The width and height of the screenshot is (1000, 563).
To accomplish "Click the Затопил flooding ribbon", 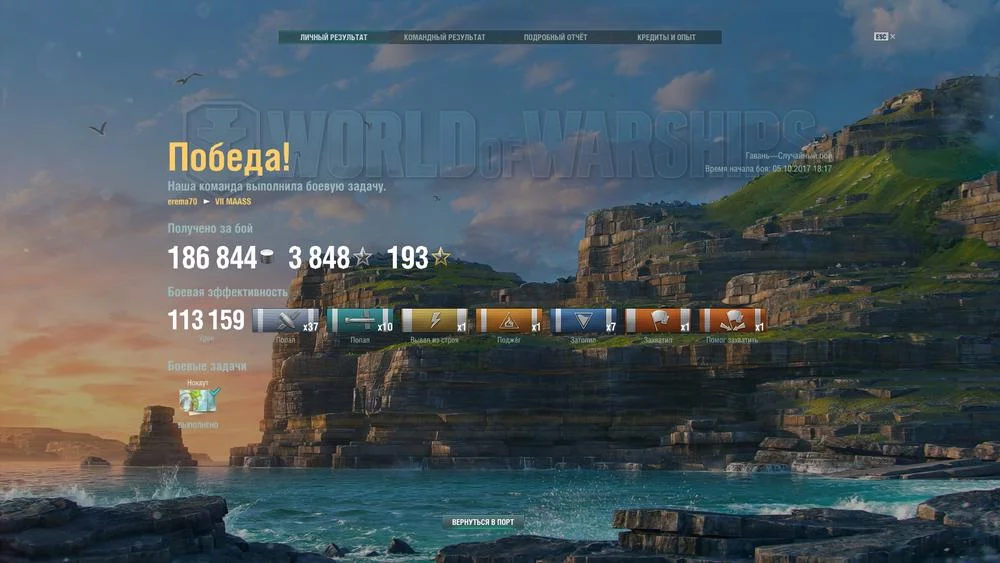I will point(584,321).
